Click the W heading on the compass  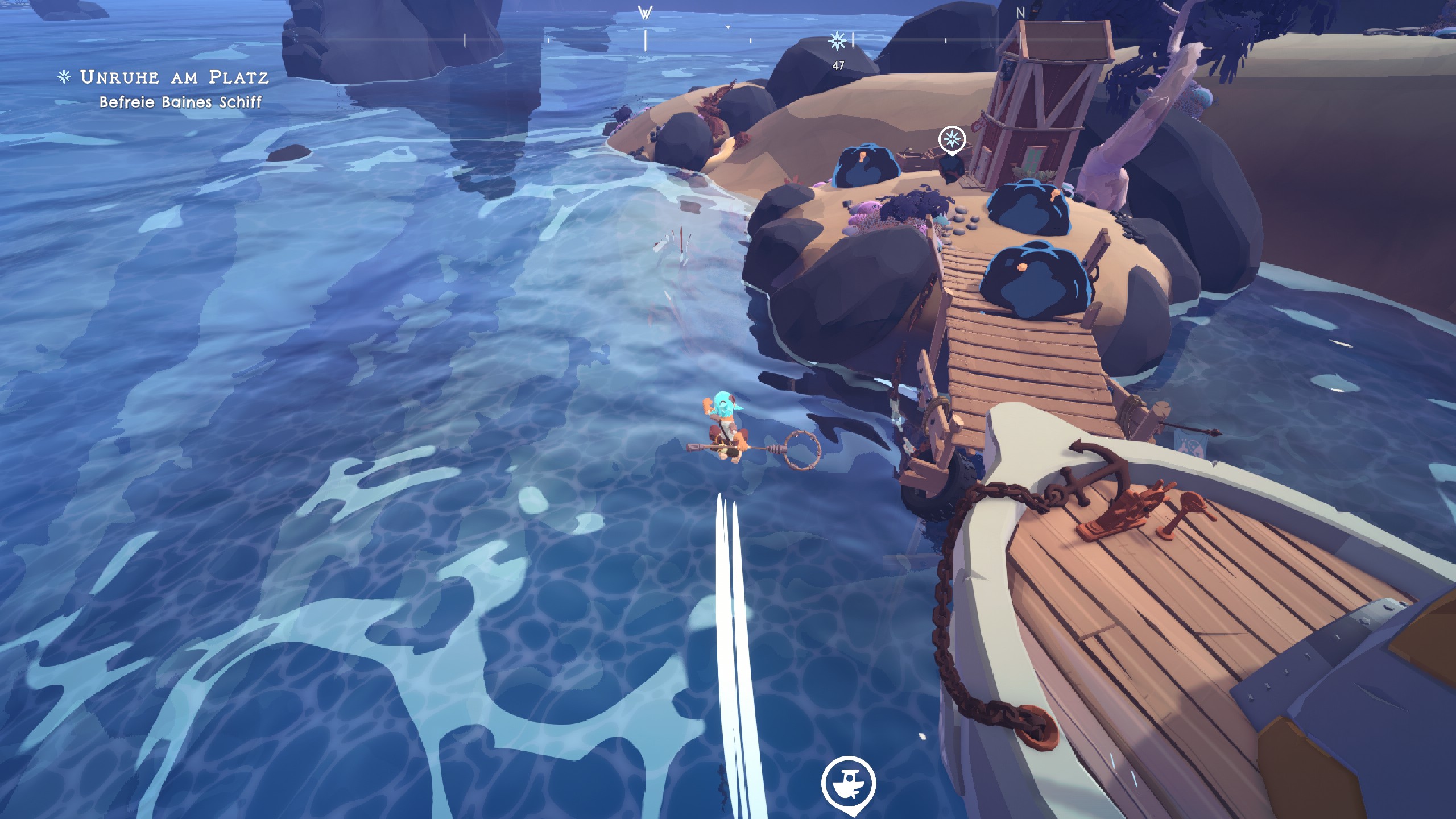pos(645,13)
